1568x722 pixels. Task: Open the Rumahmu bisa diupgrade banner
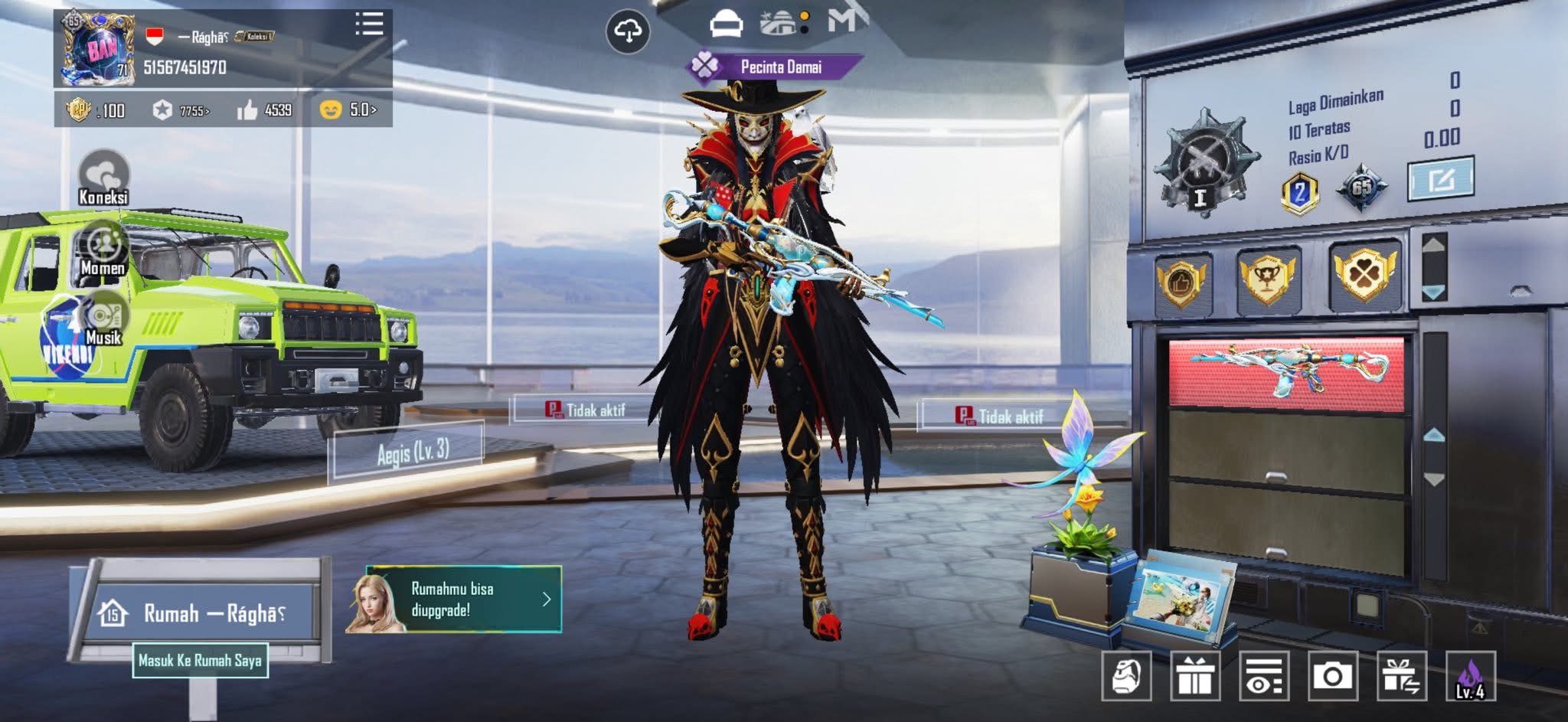pos(454,599)
